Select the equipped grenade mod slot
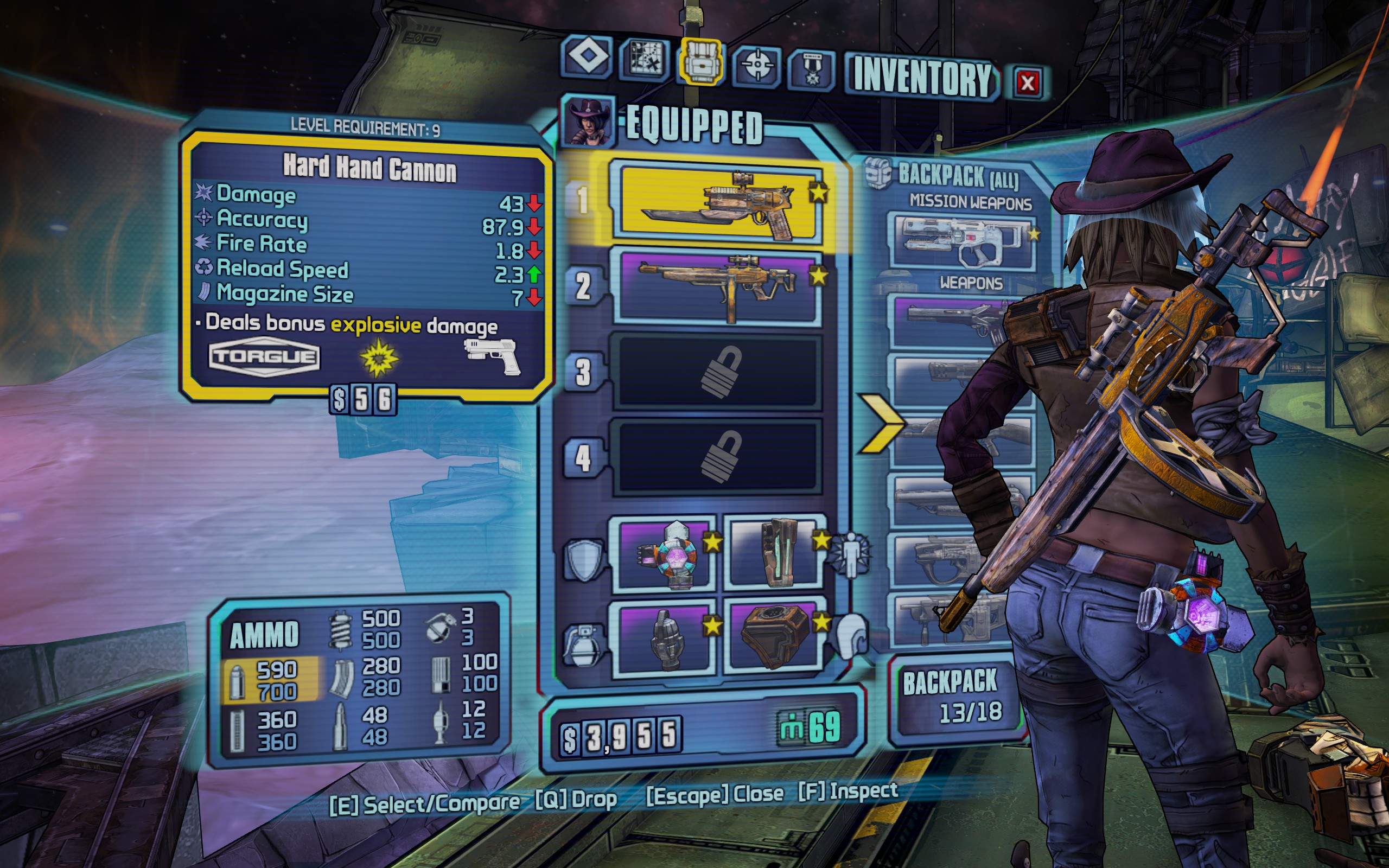 click(x=665, y=637)
